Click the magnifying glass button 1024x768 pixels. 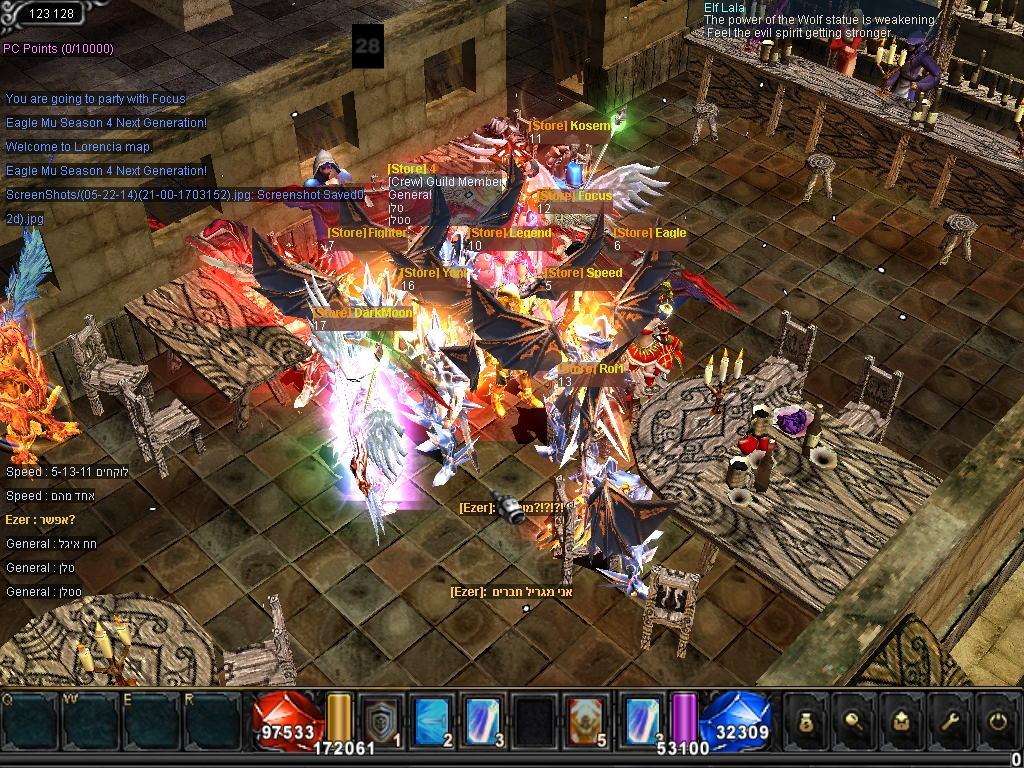click(x=853, y=719)
